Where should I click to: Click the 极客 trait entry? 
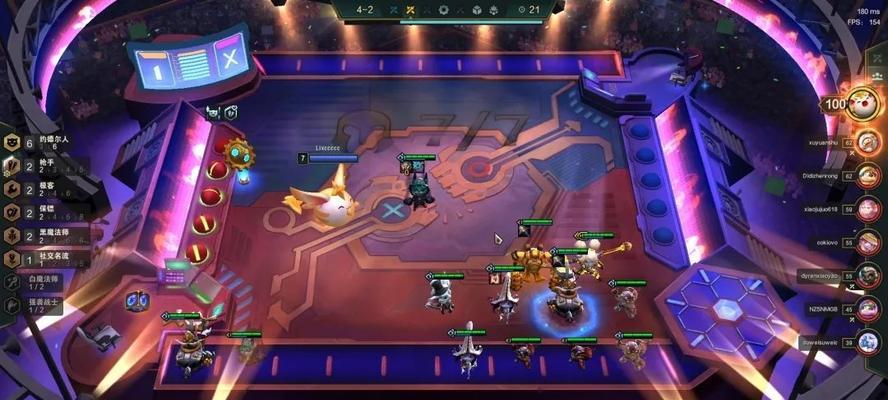point(40,189)
